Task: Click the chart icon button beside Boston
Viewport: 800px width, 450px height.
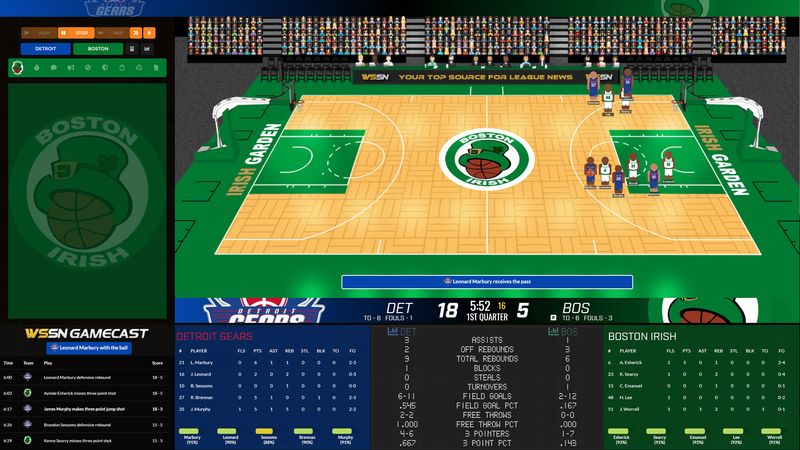Action: (x=146, y=48)
